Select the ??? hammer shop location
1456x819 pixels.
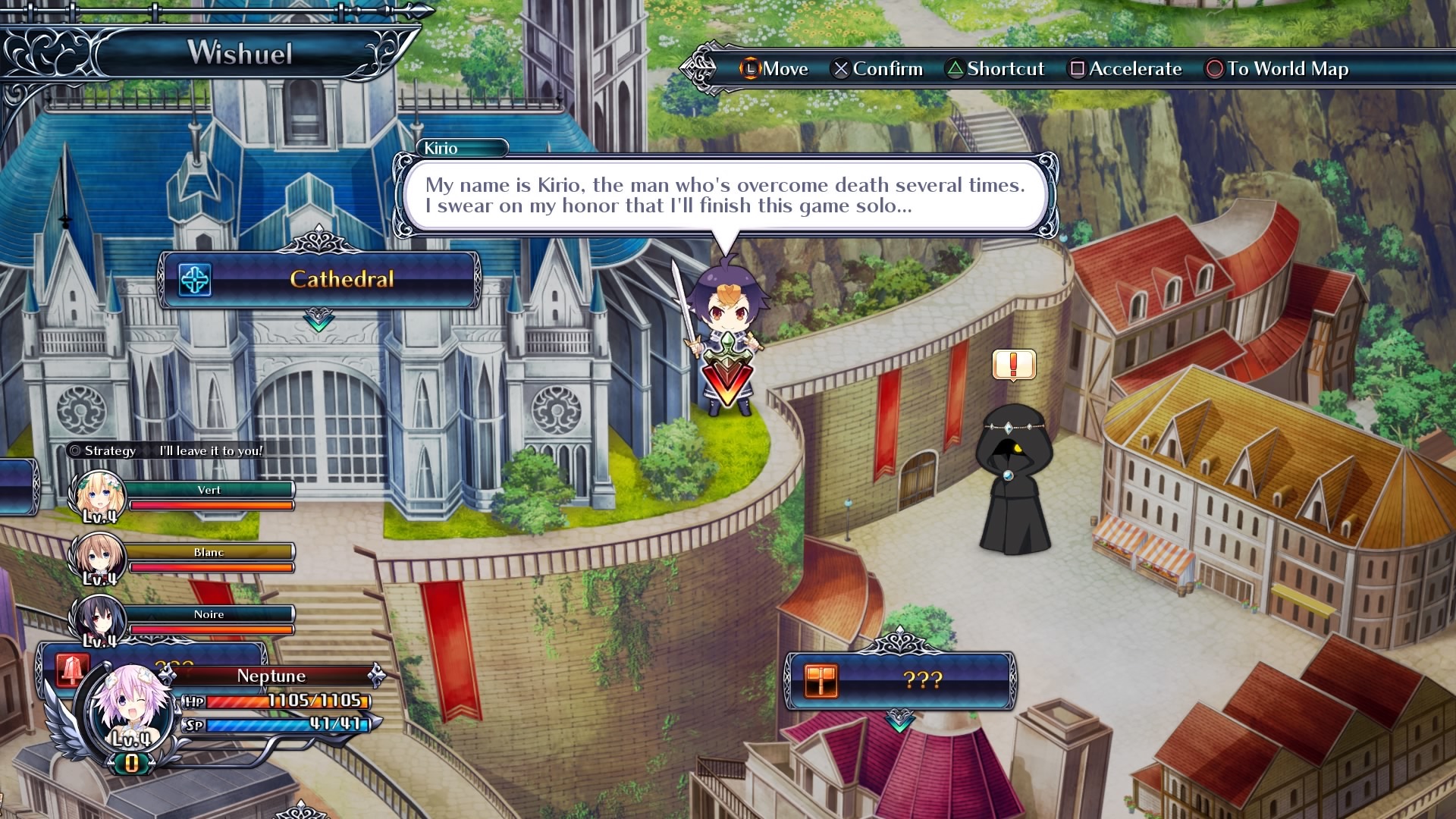click(899, 680)
